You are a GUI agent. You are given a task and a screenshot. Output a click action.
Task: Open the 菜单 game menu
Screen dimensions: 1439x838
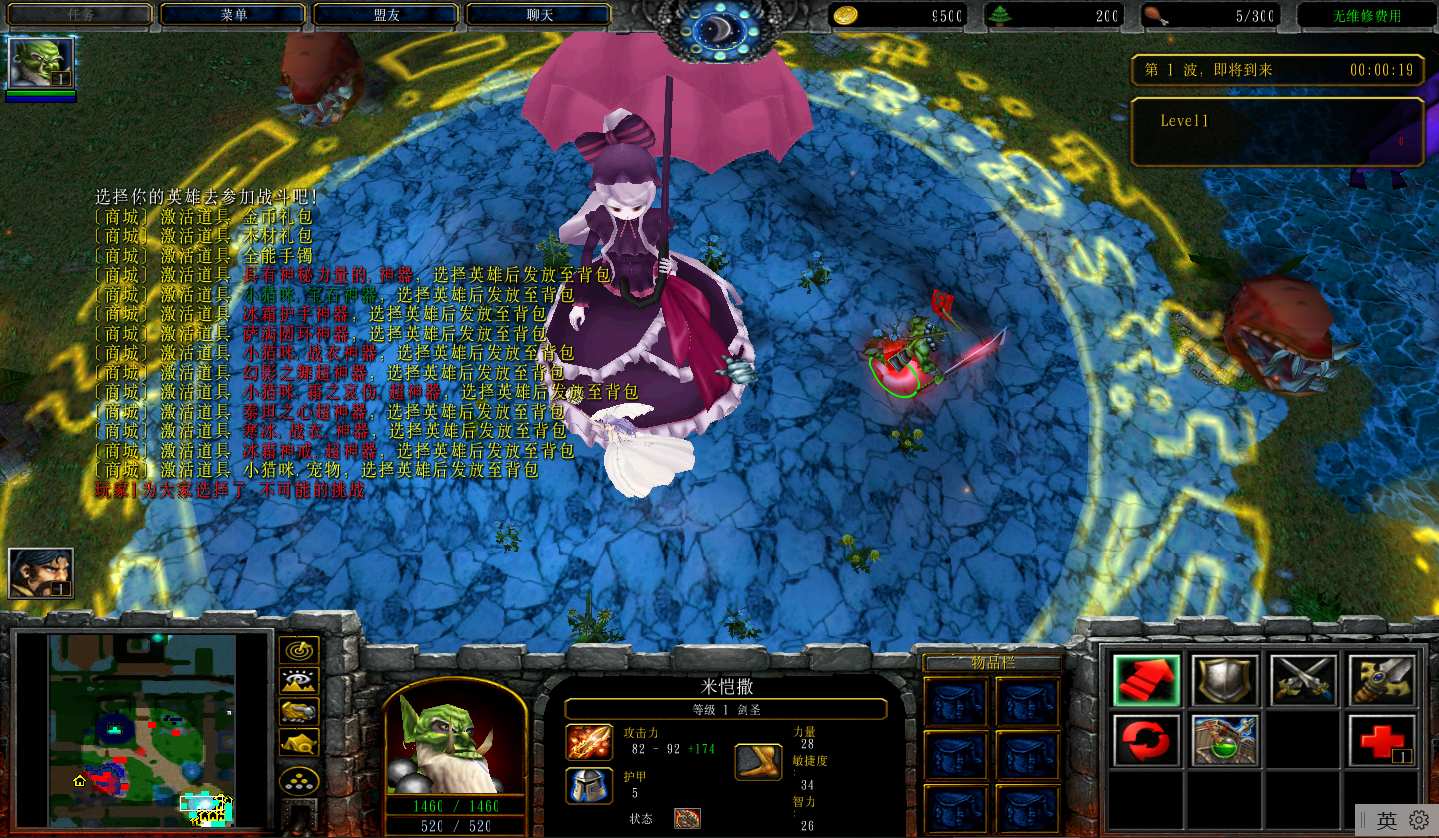(x=233, y=15)
